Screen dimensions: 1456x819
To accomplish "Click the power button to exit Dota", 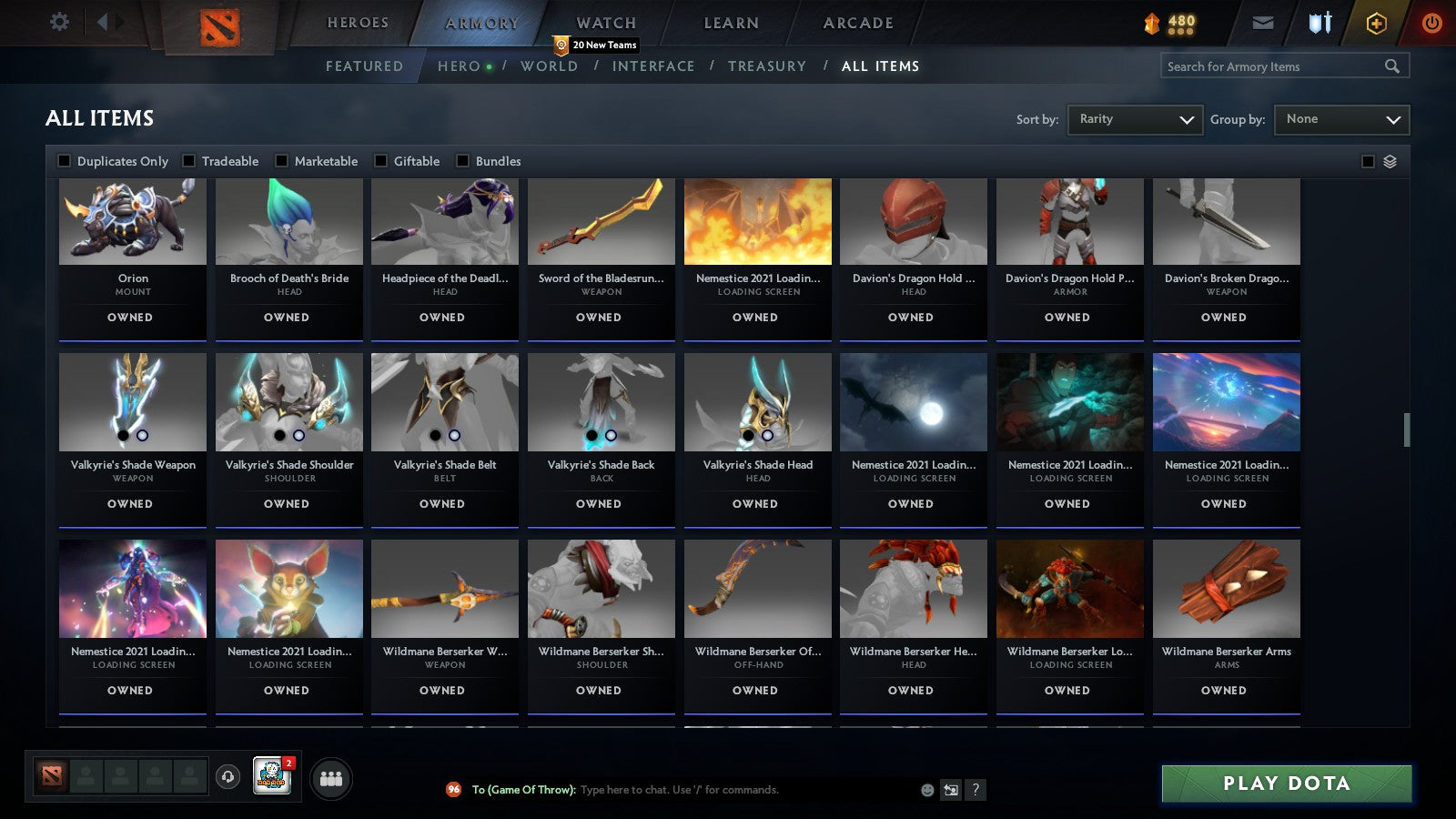I will pyautogui.click(x=1432, y=22).
